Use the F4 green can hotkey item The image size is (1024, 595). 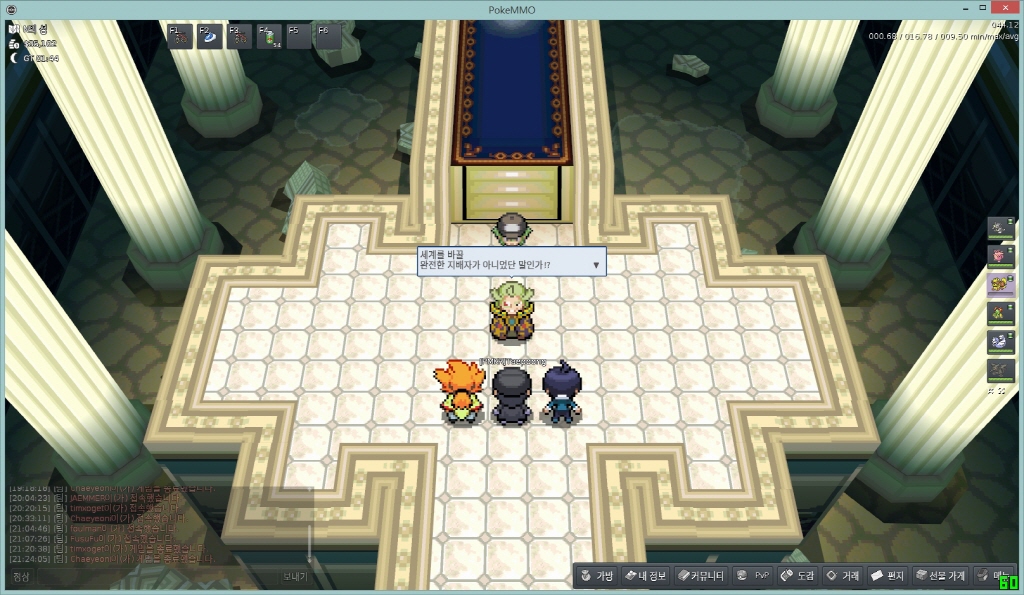(x=270, y=37)
